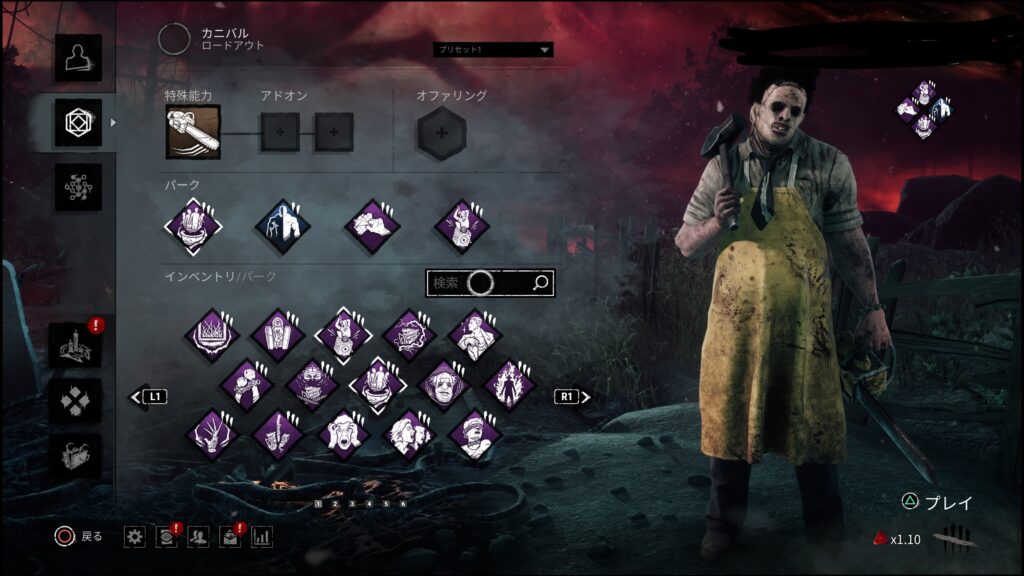
Task: Show the bar chart statistics
Action: [x=262, y=537]
